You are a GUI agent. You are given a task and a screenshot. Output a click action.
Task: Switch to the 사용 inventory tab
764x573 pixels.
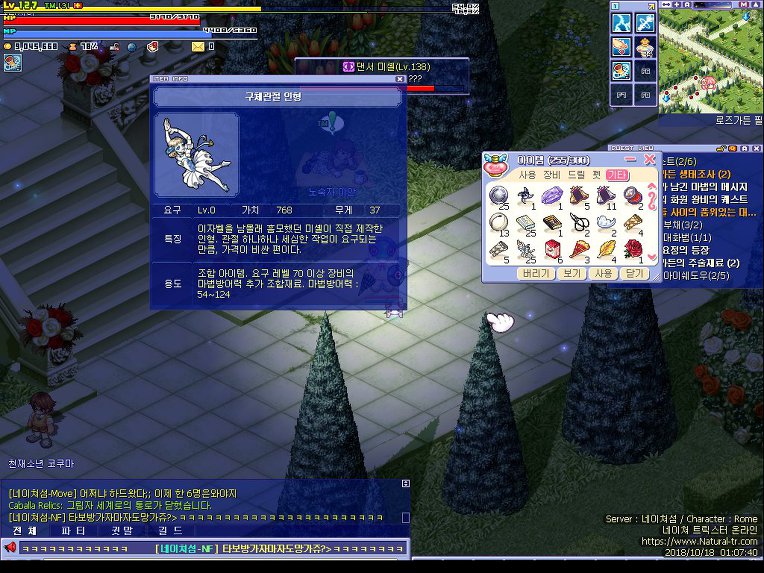[527, 175]
